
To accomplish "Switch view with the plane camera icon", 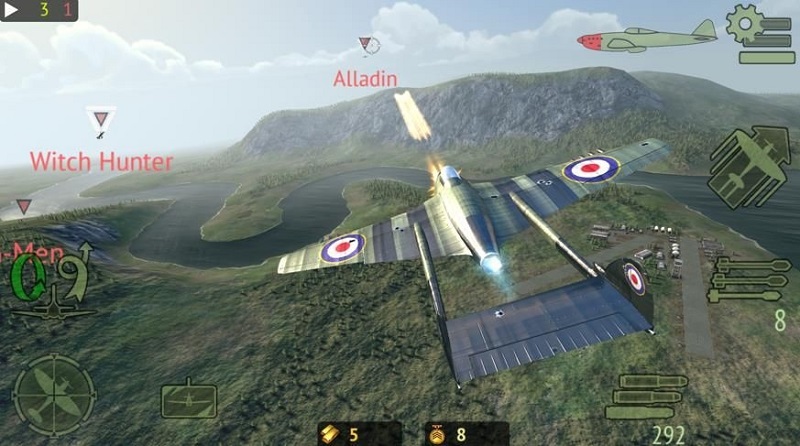I will [x=188, y=397].
